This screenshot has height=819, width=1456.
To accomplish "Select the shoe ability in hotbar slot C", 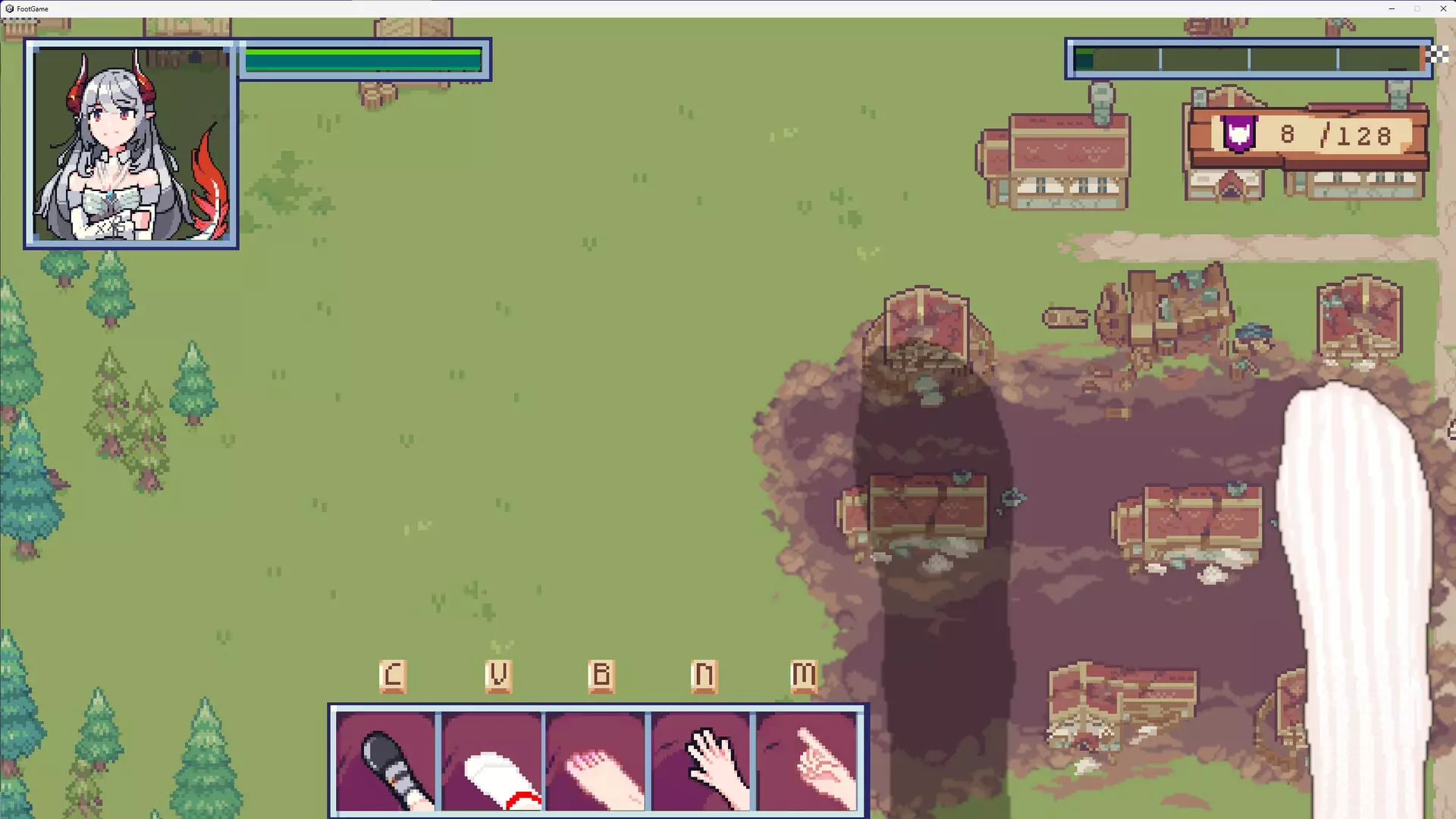I will pos(388,762).
